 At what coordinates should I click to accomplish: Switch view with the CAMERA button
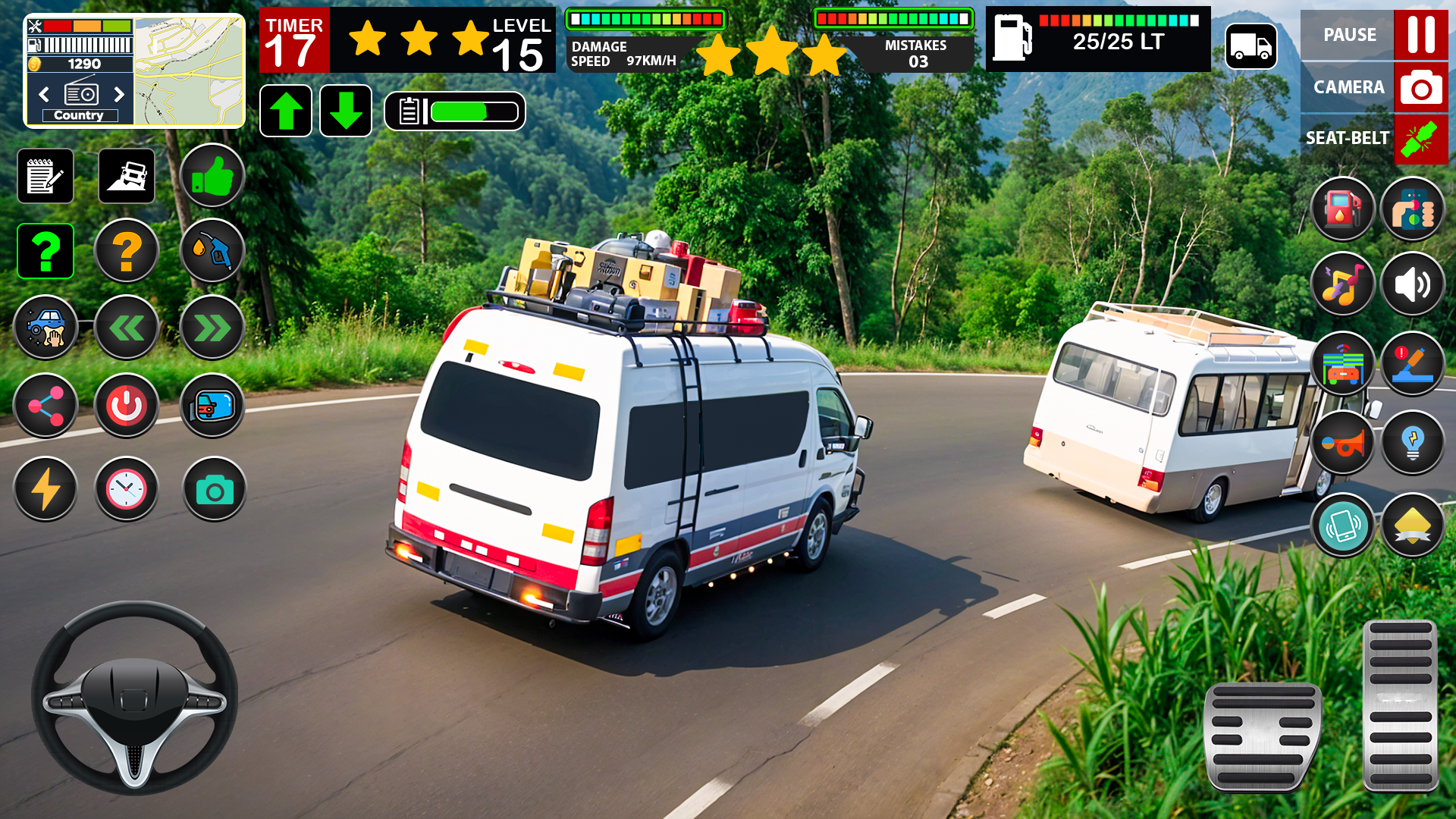coord(1420,87)
